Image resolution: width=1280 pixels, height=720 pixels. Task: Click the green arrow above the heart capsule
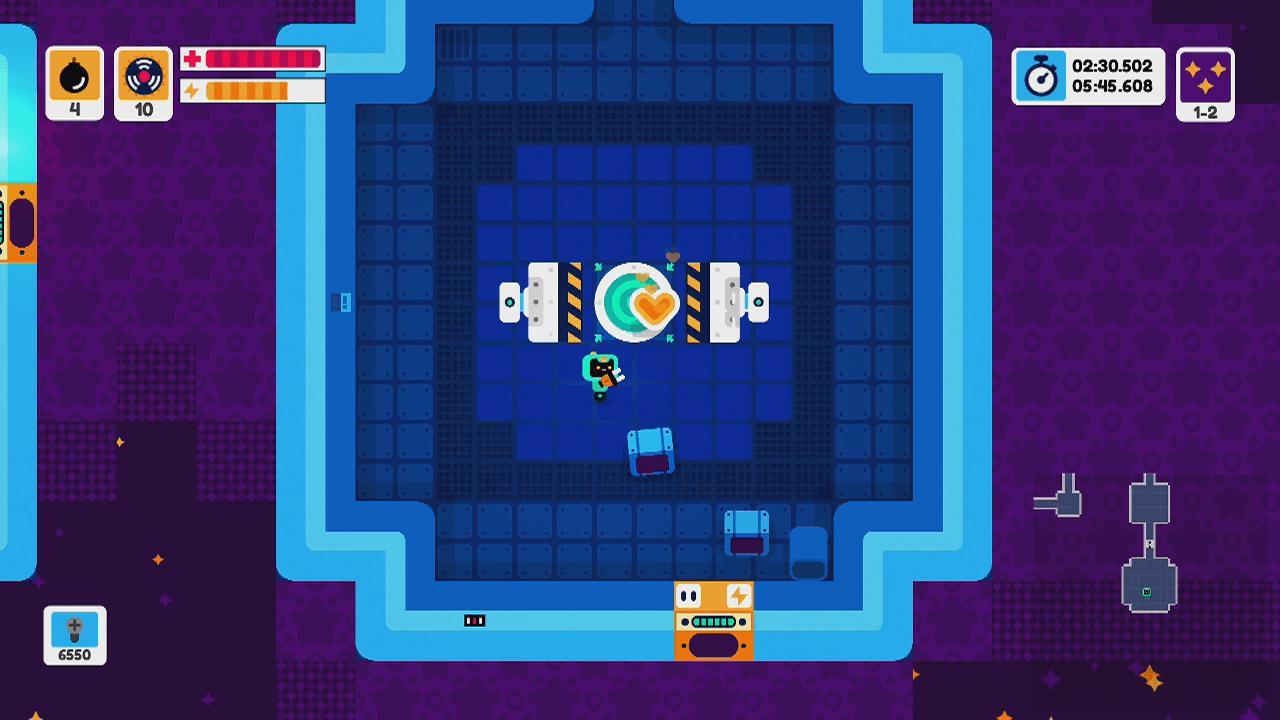pyautogui.click(x=670, y=265)
